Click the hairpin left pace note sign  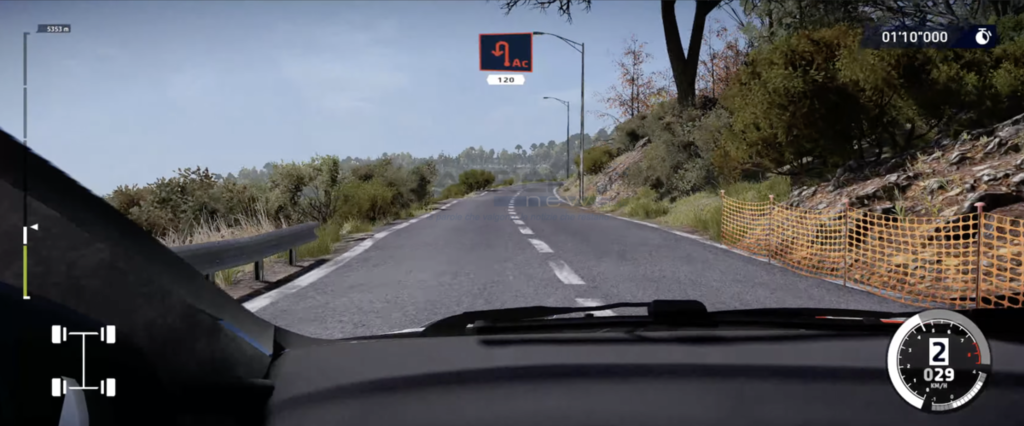505,53
